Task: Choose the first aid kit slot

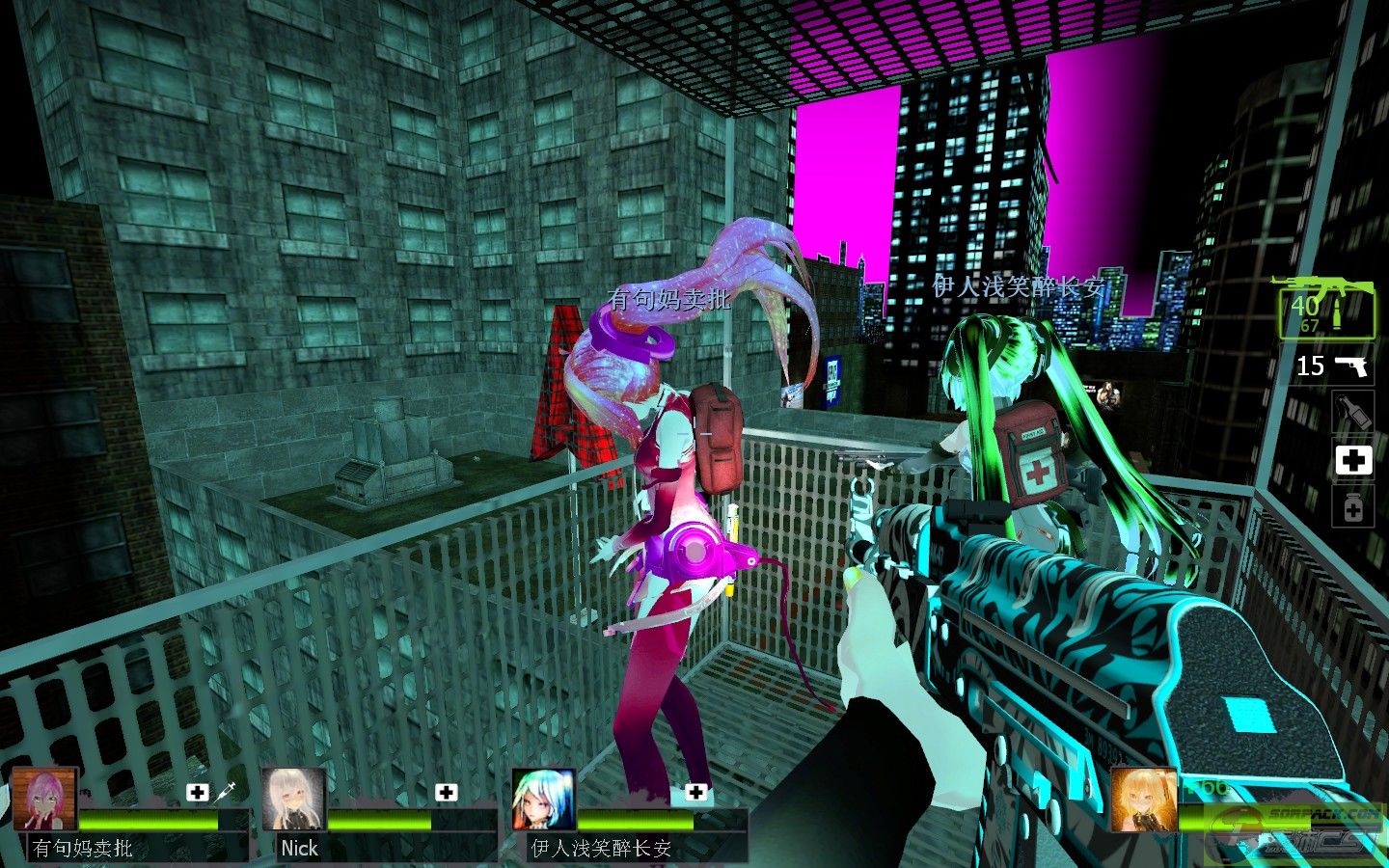Action: pyautogui.click(x=1353, y=460)
